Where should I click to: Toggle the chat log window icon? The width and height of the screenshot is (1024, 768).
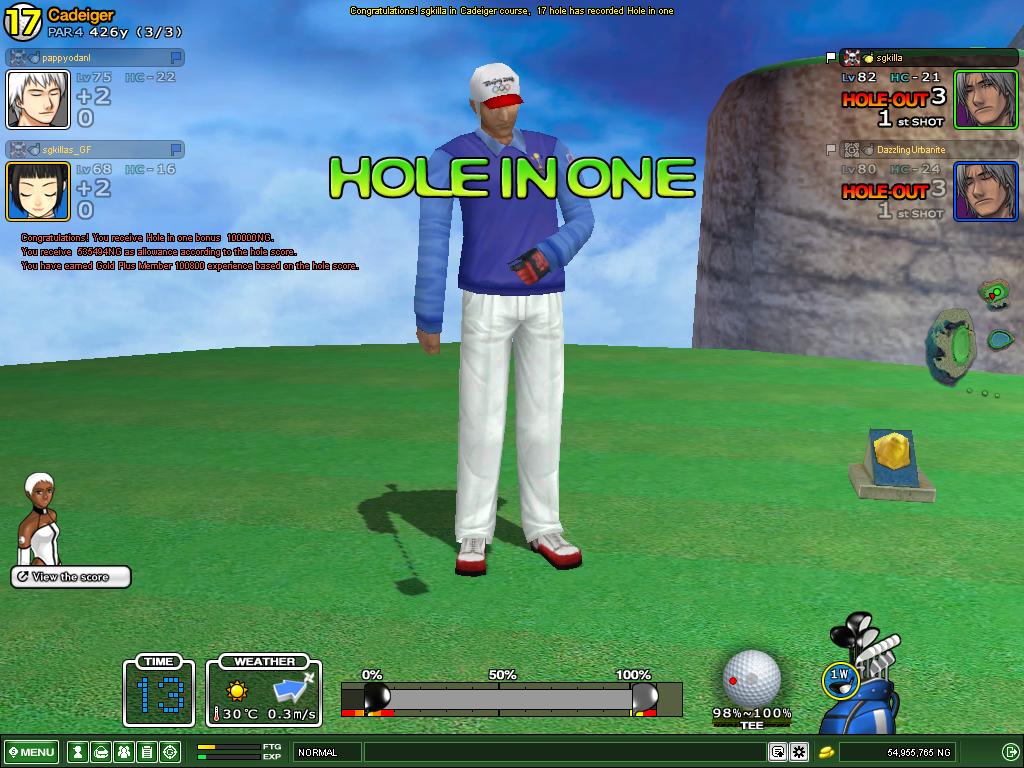point(777,752)
